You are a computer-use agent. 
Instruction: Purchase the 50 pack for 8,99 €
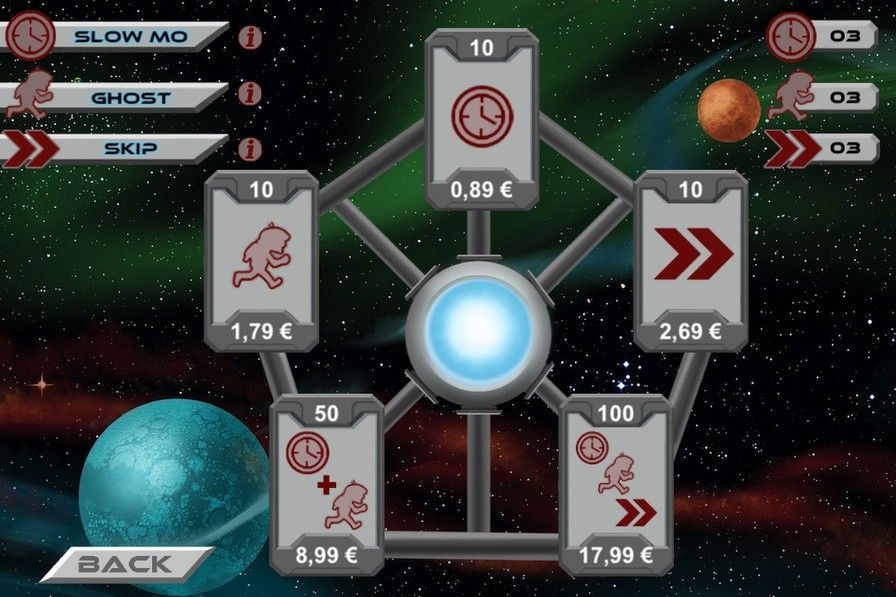327,483
